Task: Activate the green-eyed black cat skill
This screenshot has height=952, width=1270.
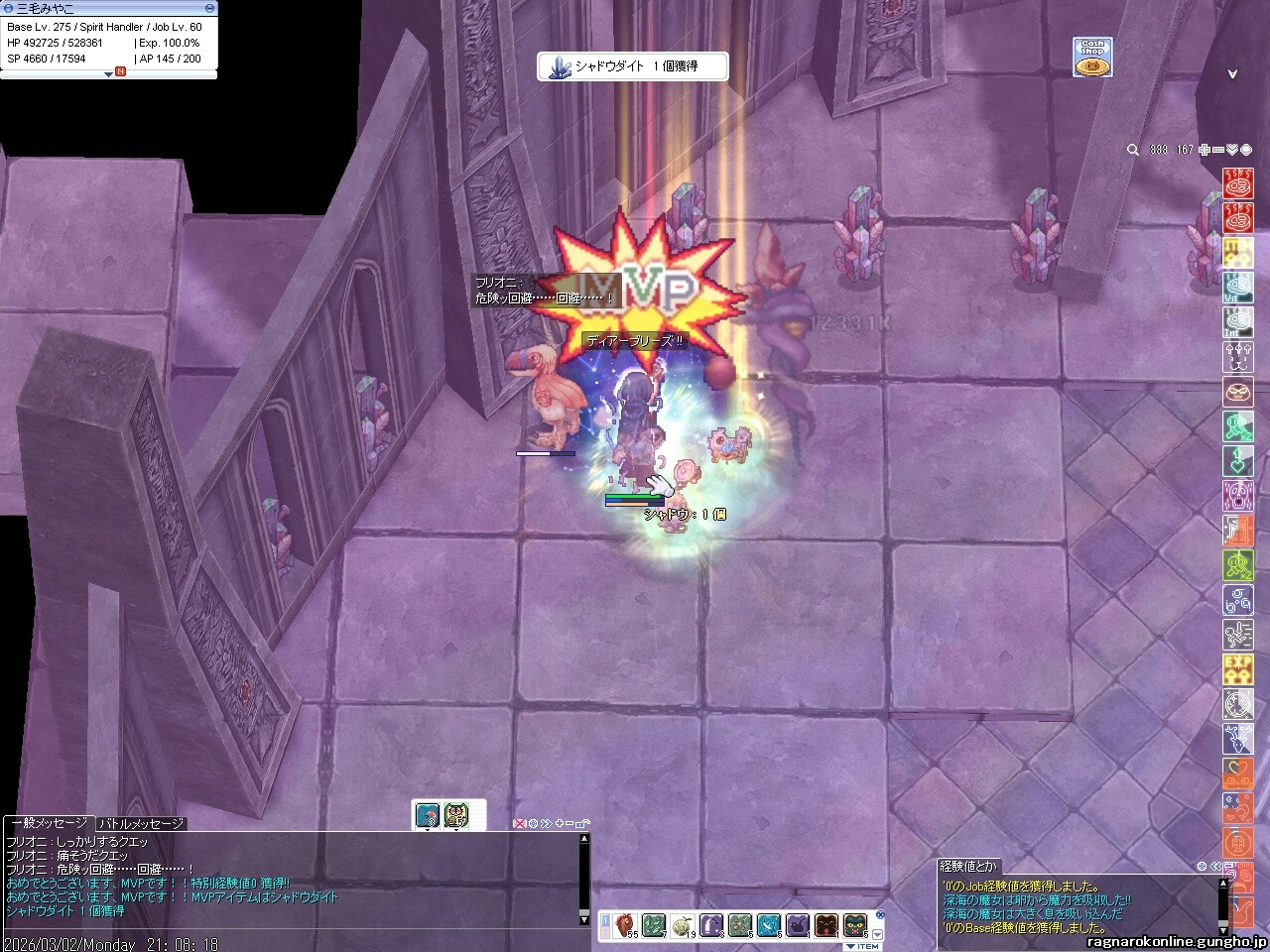Action: click(x=855, y=925)
